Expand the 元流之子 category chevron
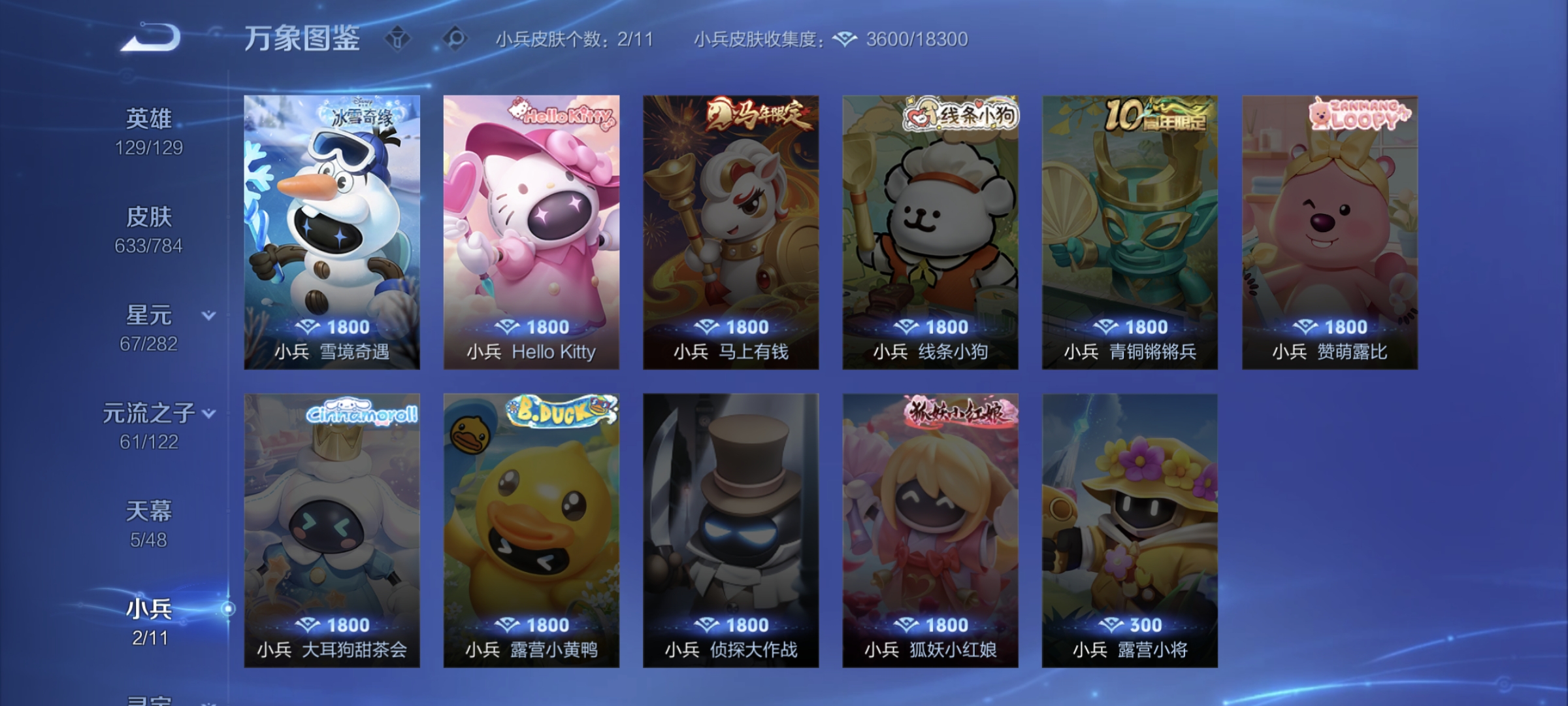 [208, 414]
